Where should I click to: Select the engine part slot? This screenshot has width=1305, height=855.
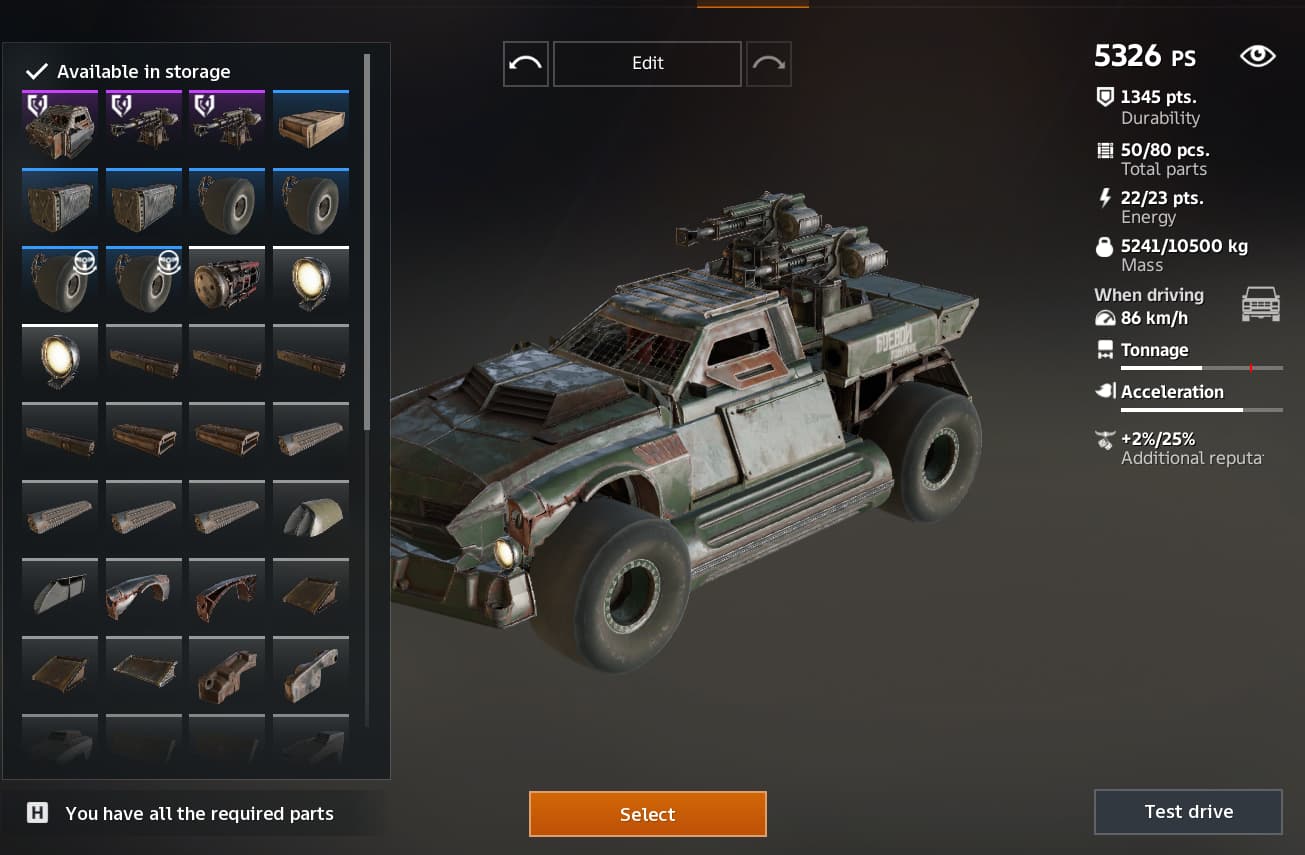click(227, 282)
